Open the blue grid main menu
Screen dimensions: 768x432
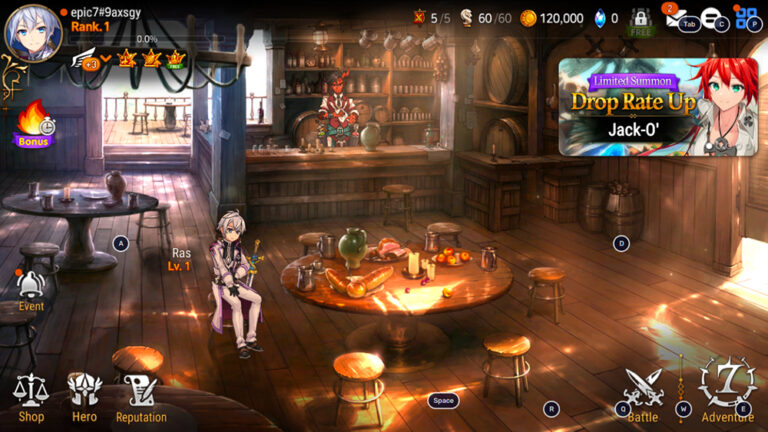click(x=746, y=18)
